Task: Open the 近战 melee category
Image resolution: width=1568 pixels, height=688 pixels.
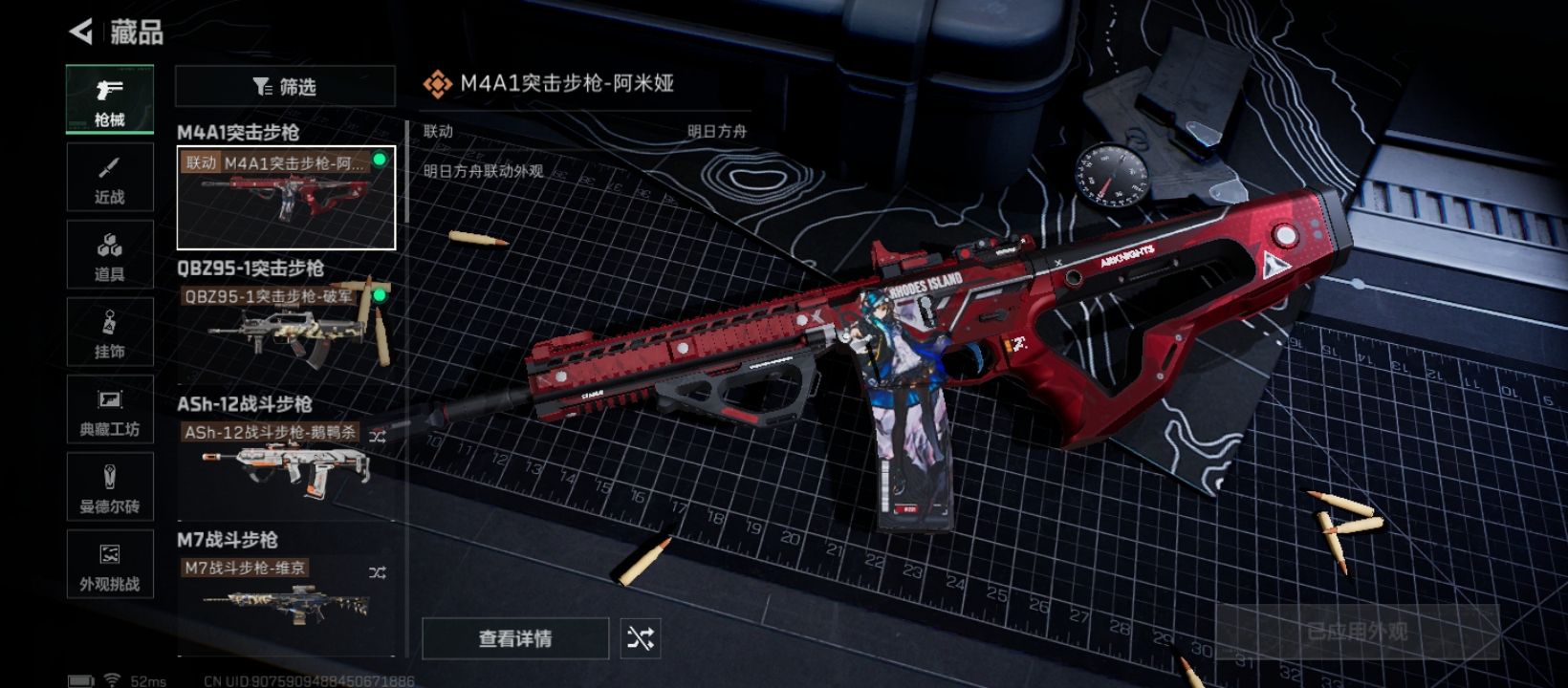Action: [110, 178]
